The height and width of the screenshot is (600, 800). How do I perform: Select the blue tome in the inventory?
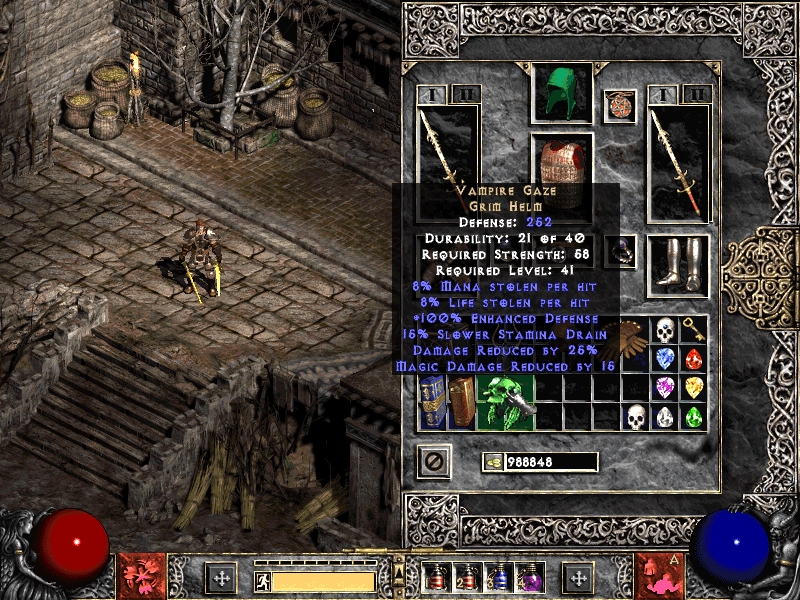[433, 402]
